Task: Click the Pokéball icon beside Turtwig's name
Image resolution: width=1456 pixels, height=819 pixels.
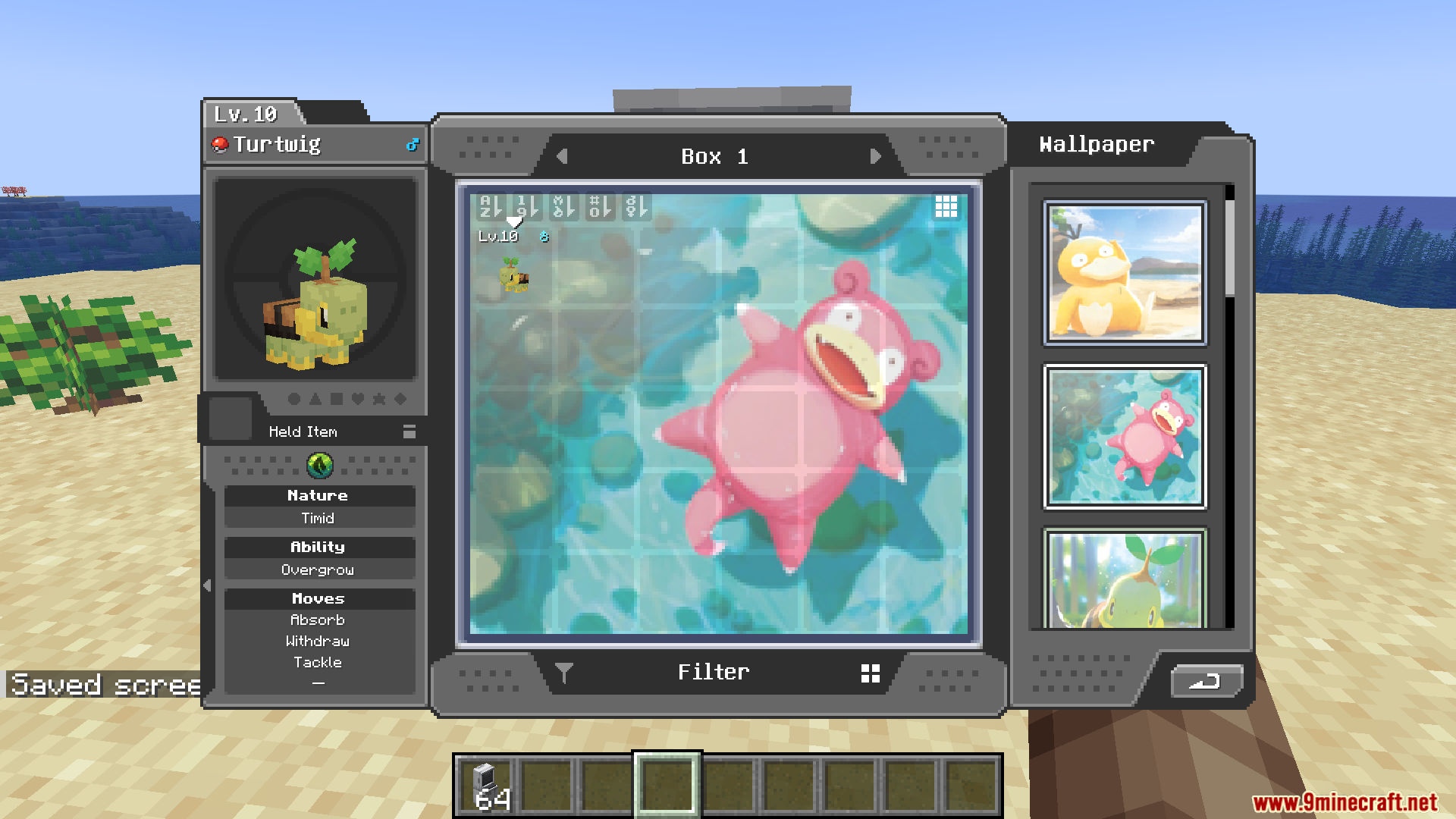Action: point(220,144)
